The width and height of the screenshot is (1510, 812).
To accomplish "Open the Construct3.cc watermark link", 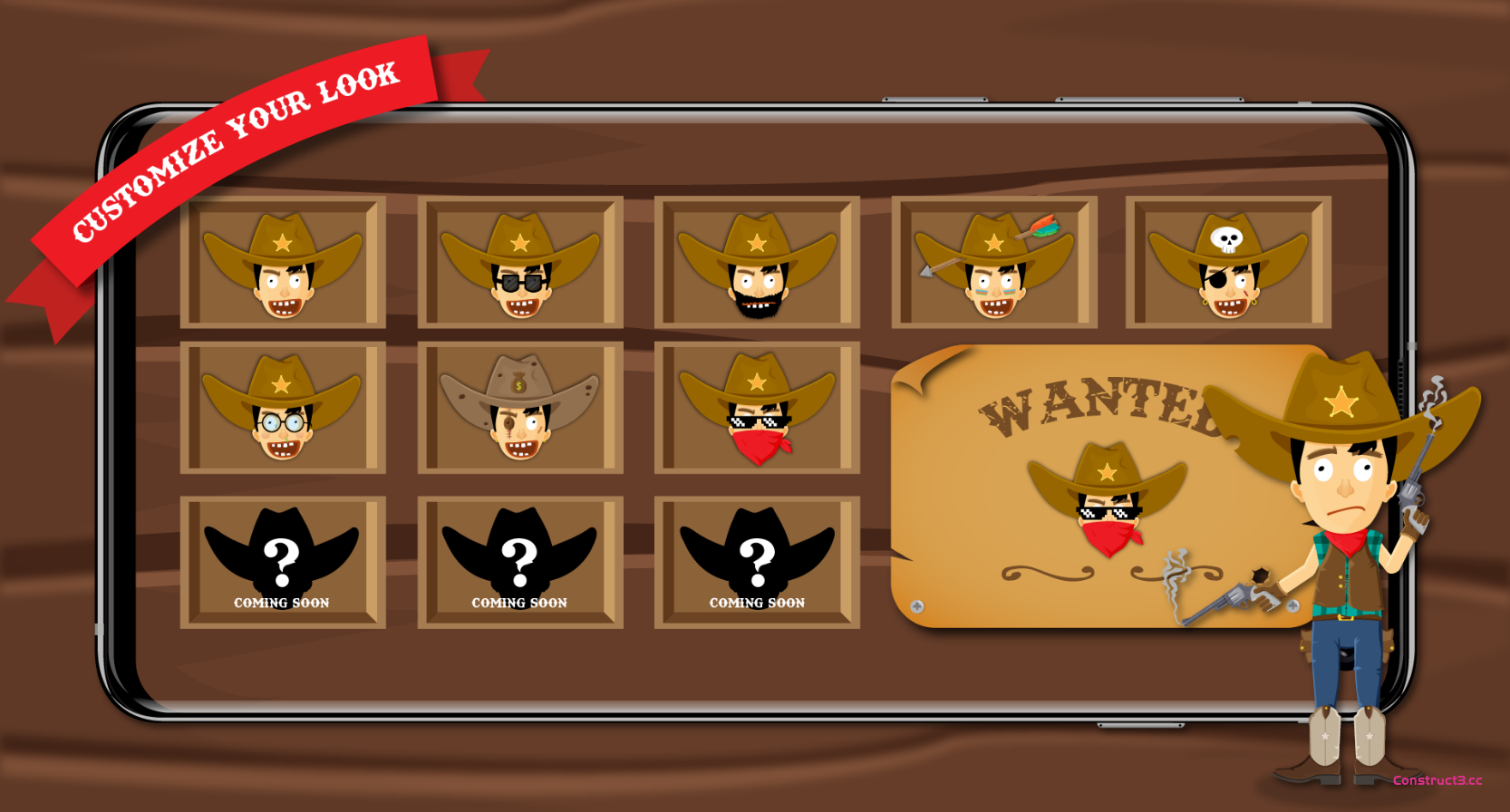I will pyautogui.click(x=1437, y=780).
